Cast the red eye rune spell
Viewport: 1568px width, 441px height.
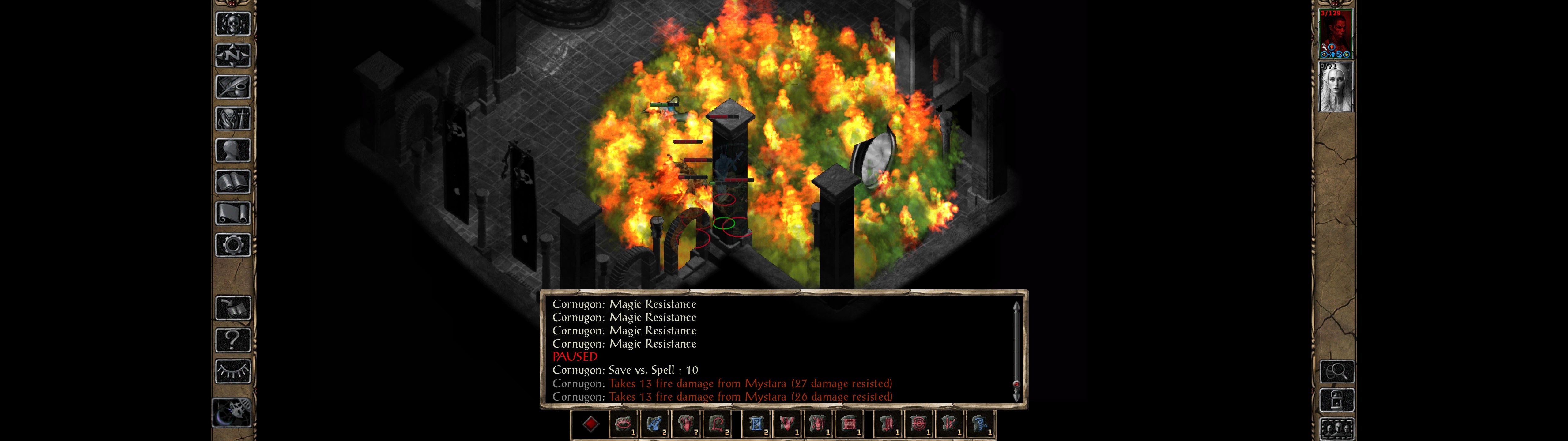coord(622,424)
